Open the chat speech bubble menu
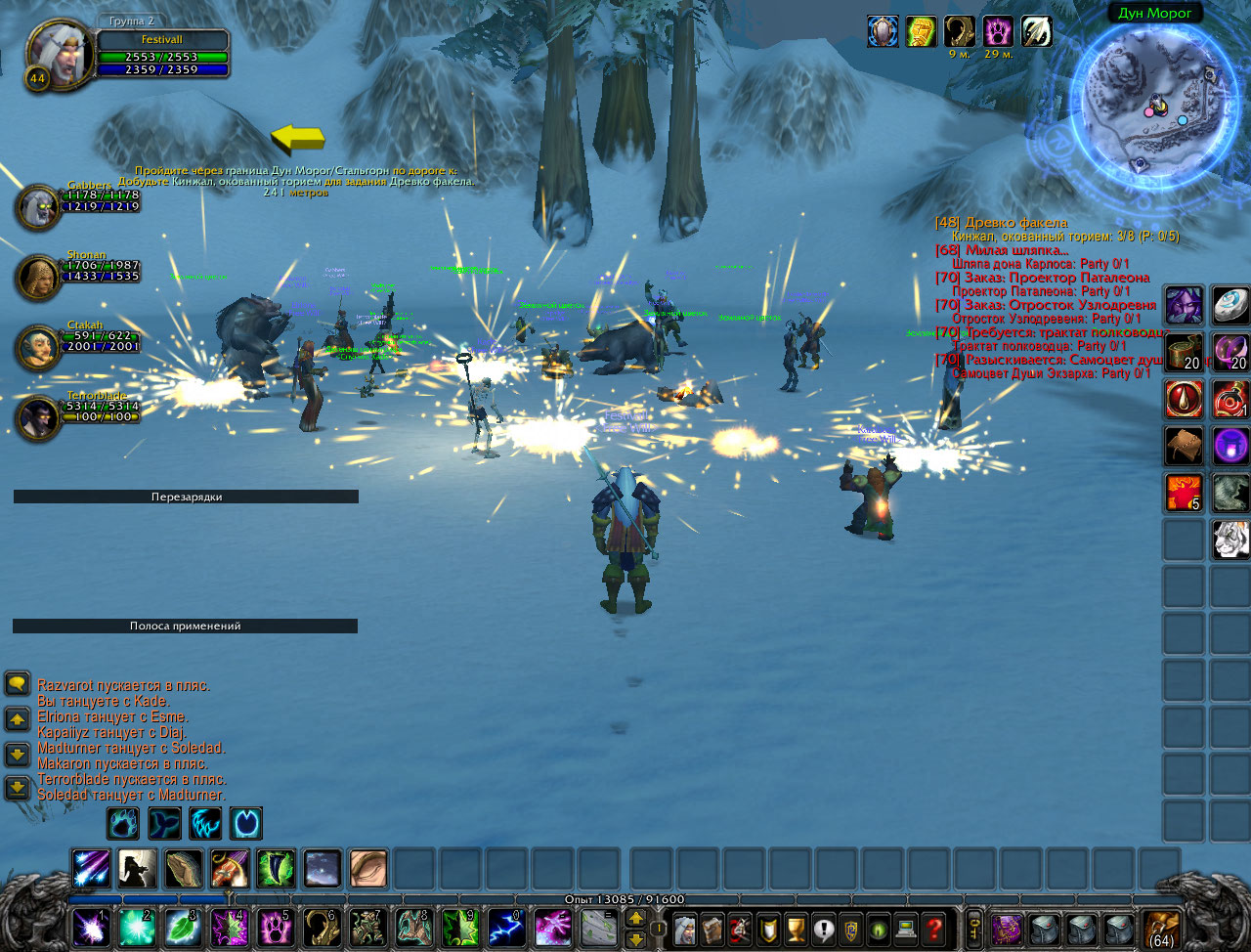 pos(17,683)
